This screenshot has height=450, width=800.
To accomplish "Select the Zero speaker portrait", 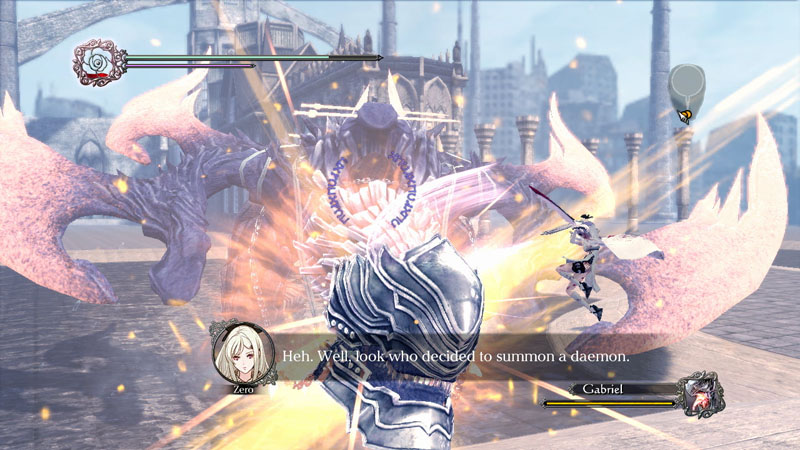I will 238,351.
